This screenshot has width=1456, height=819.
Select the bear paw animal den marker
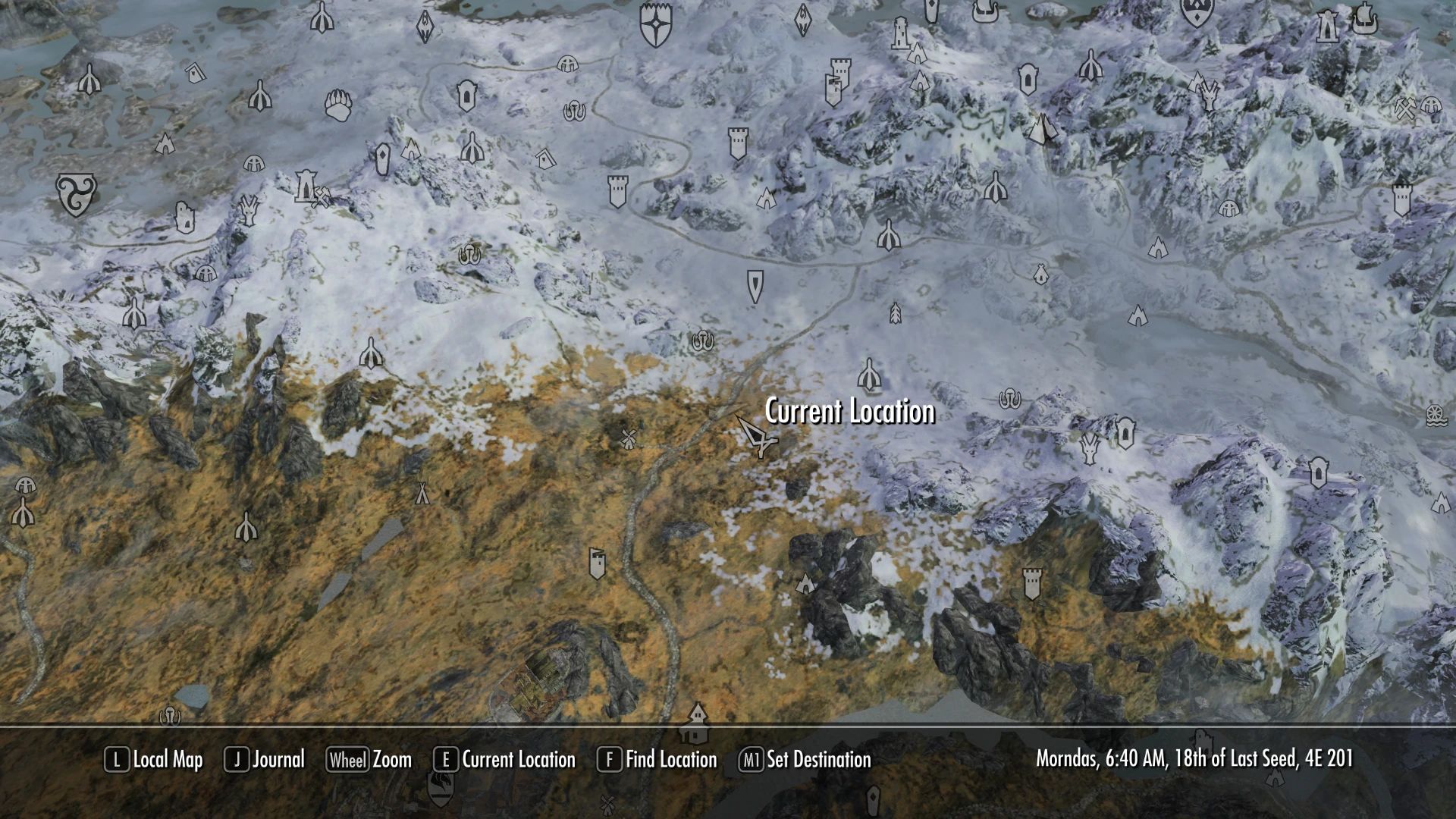click(x=338, y=104)
